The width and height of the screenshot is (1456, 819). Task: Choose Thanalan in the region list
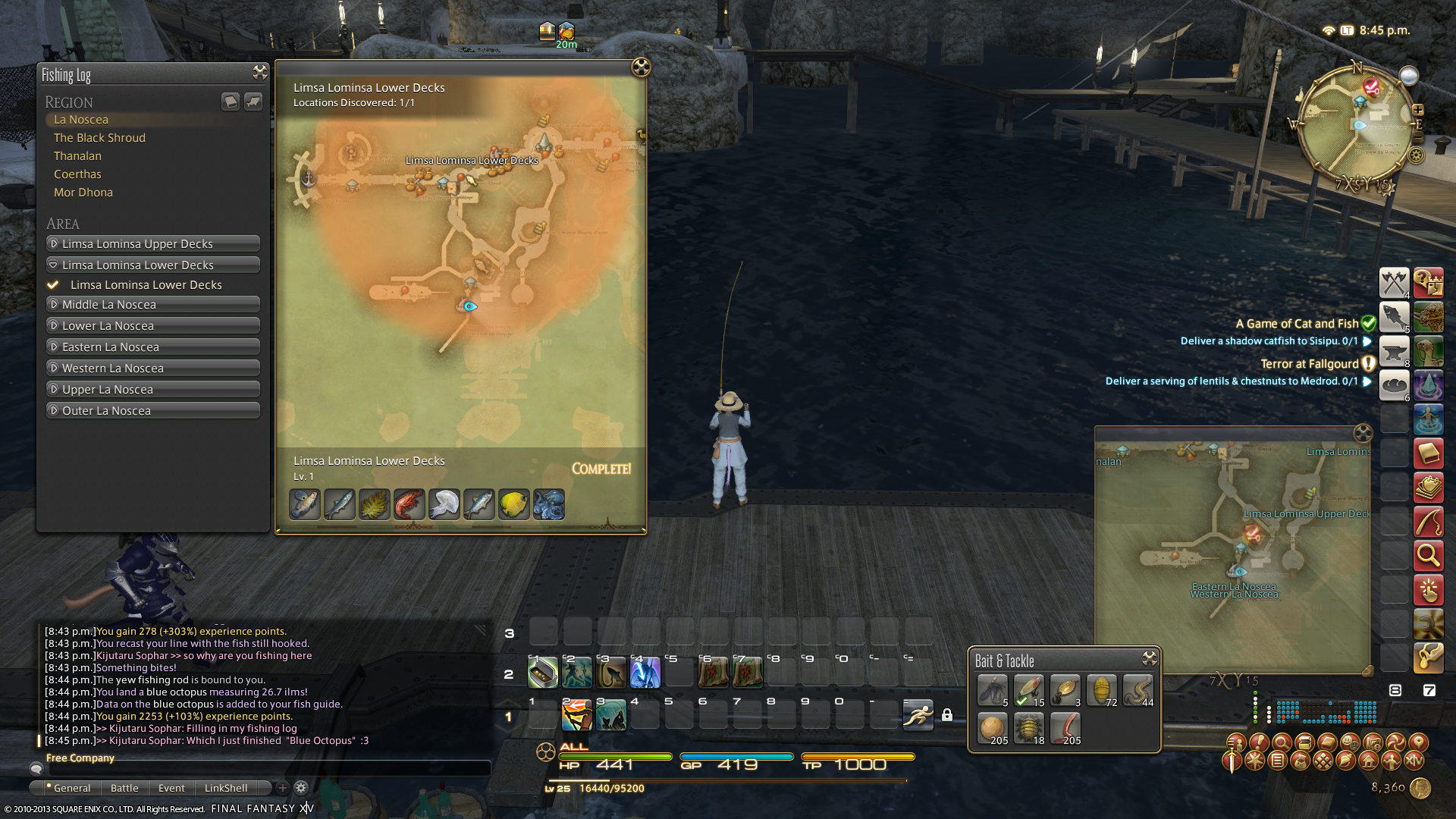point(77,156)
